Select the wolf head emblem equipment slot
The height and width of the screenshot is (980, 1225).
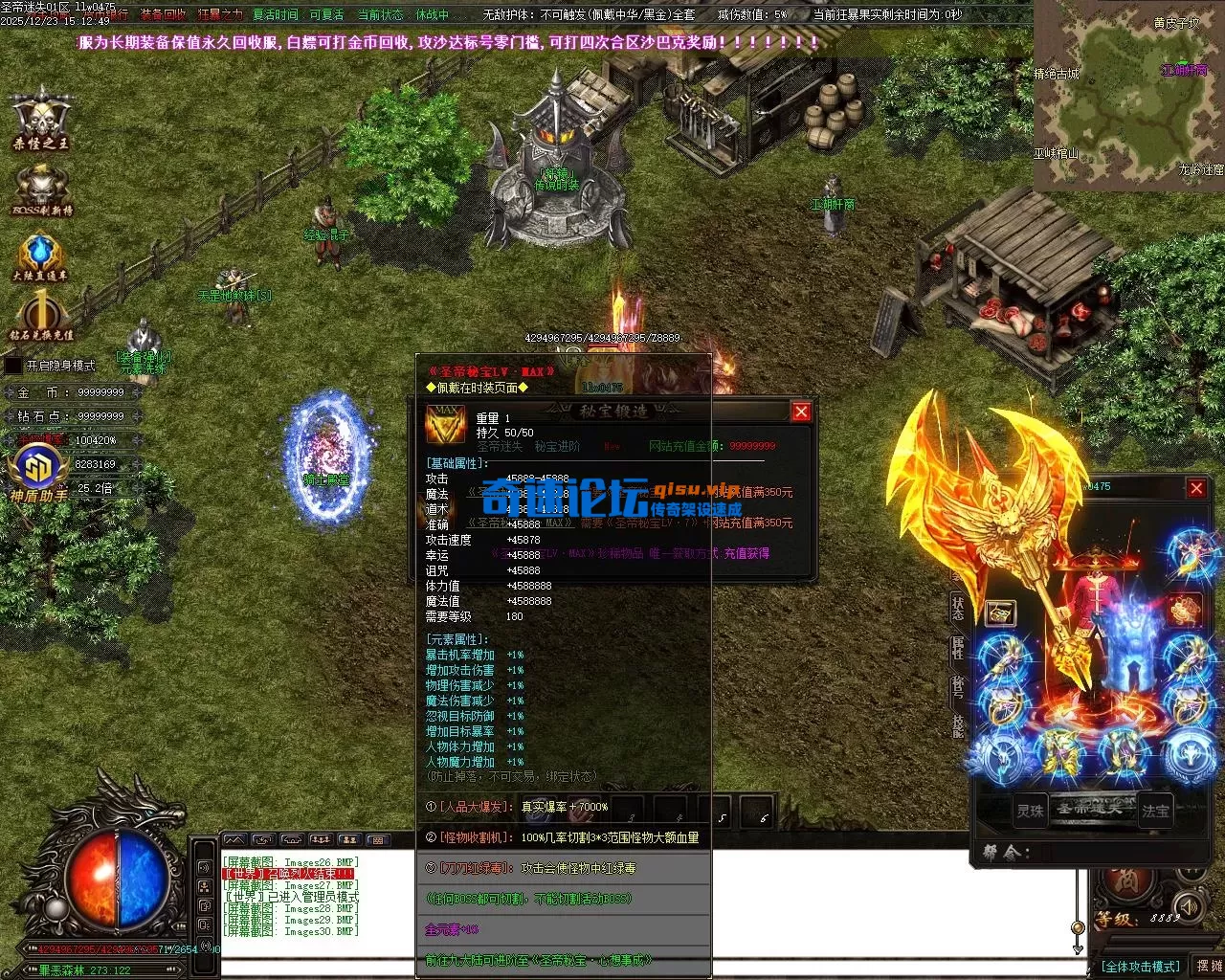[x=1189, y=755]
